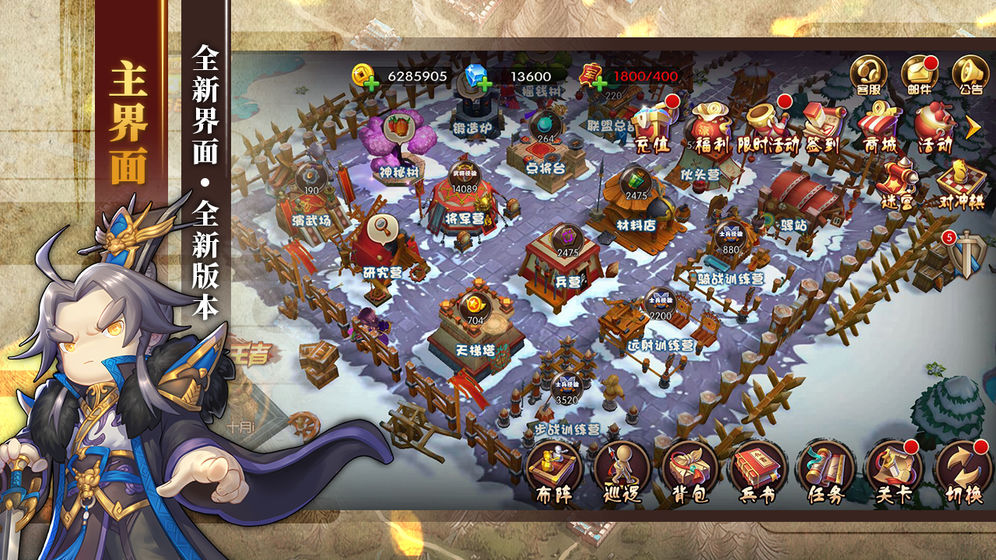
Task: Open the 背包 backpack inventory
Action: click(690, 470)
